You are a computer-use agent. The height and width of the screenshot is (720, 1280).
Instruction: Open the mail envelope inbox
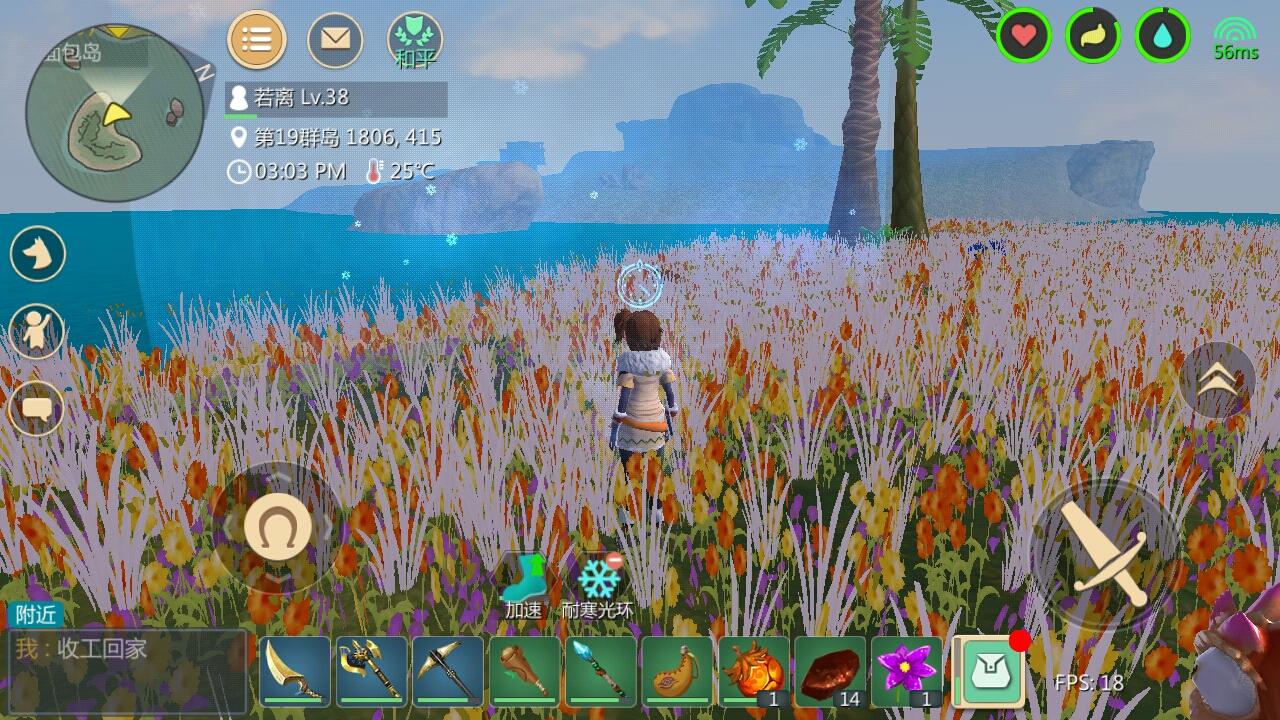click(335, 40)
